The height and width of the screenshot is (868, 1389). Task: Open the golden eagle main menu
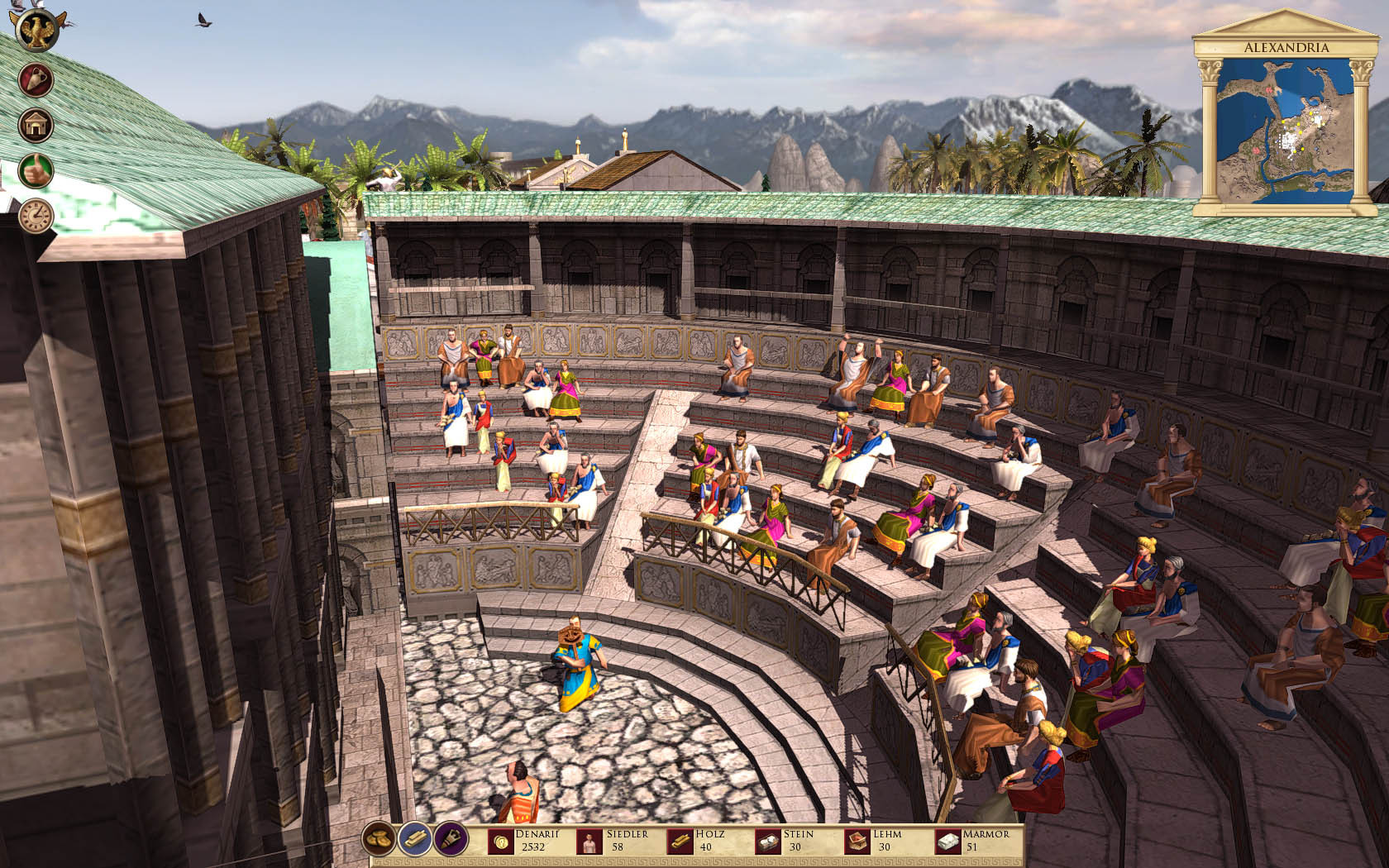[x=38, y=31]
